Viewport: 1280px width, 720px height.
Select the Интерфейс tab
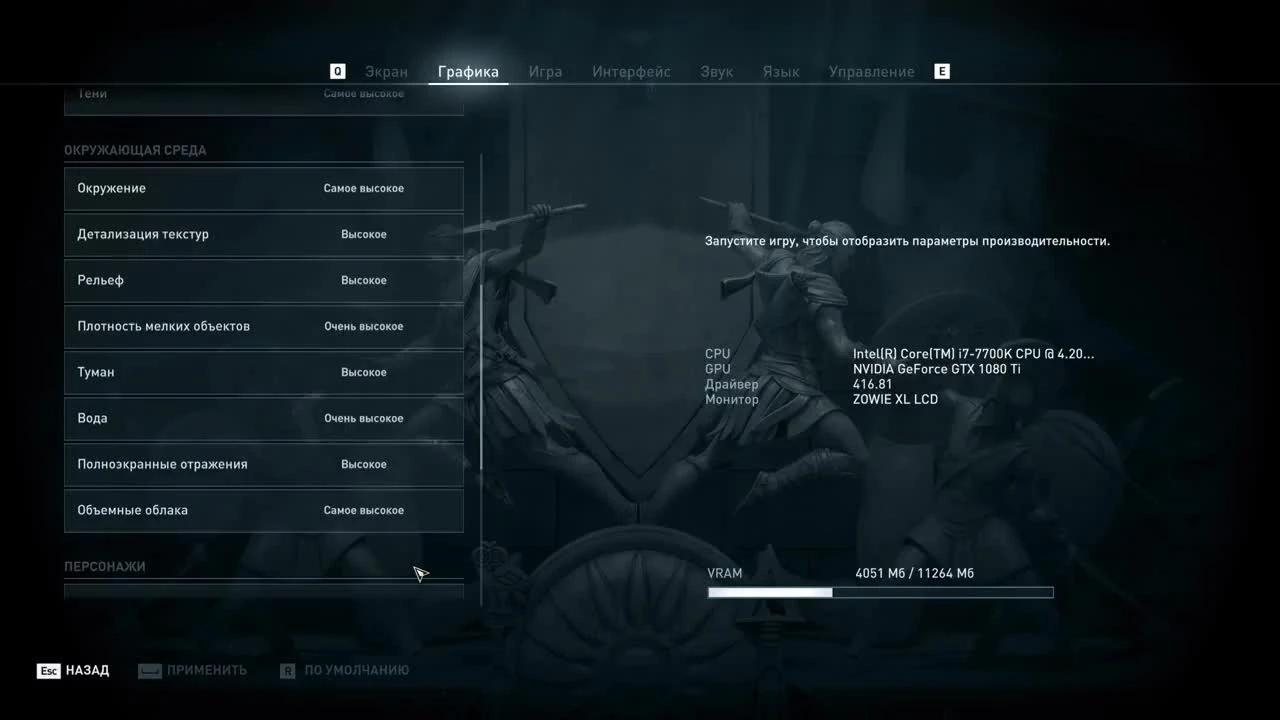click(x=631, y=71)
